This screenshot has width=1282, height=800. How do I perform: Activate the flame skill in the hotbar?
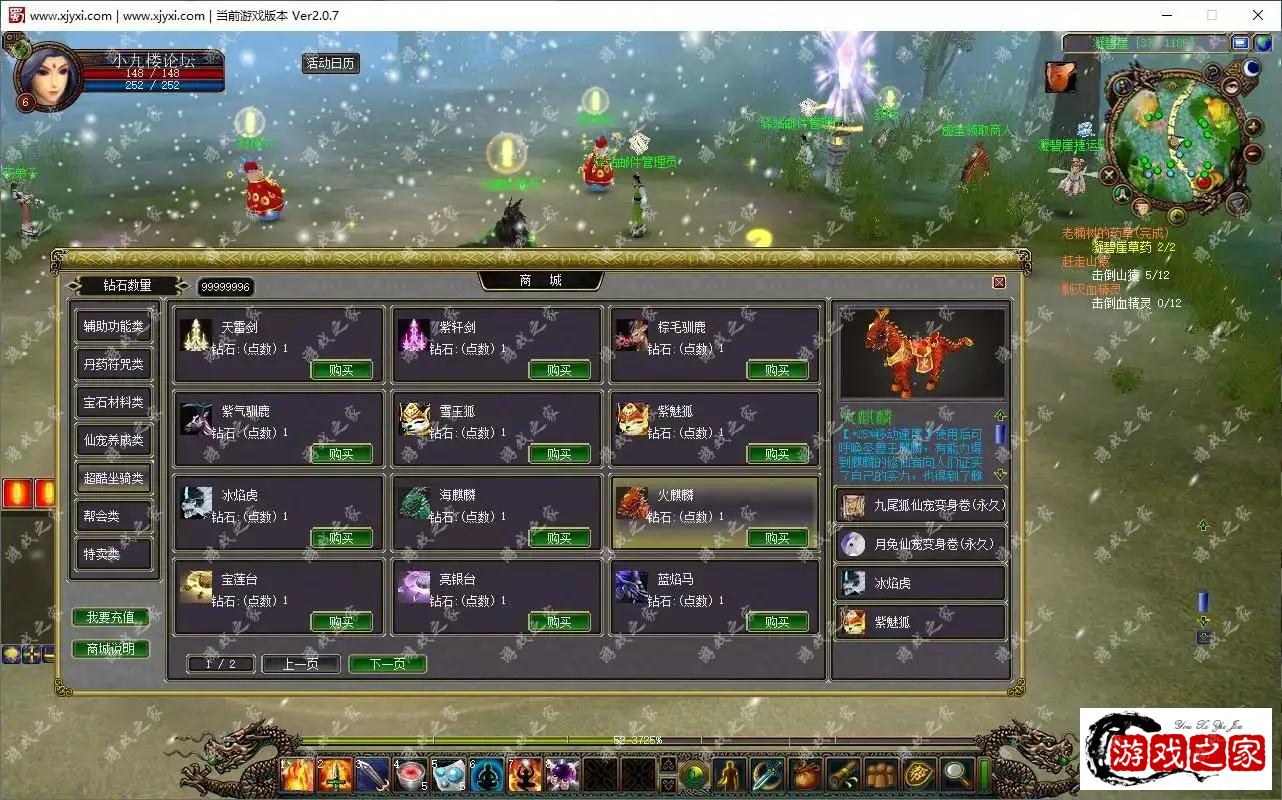(297, 774)
